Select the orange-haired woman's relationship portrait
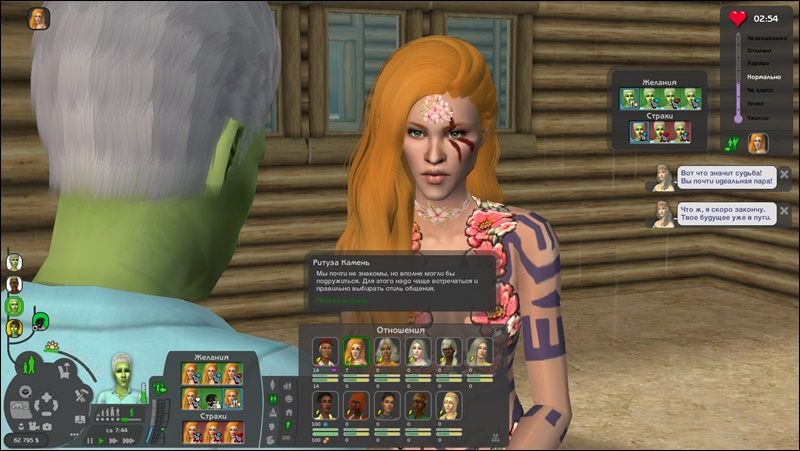Screen dimensions: 800x451 355,351
